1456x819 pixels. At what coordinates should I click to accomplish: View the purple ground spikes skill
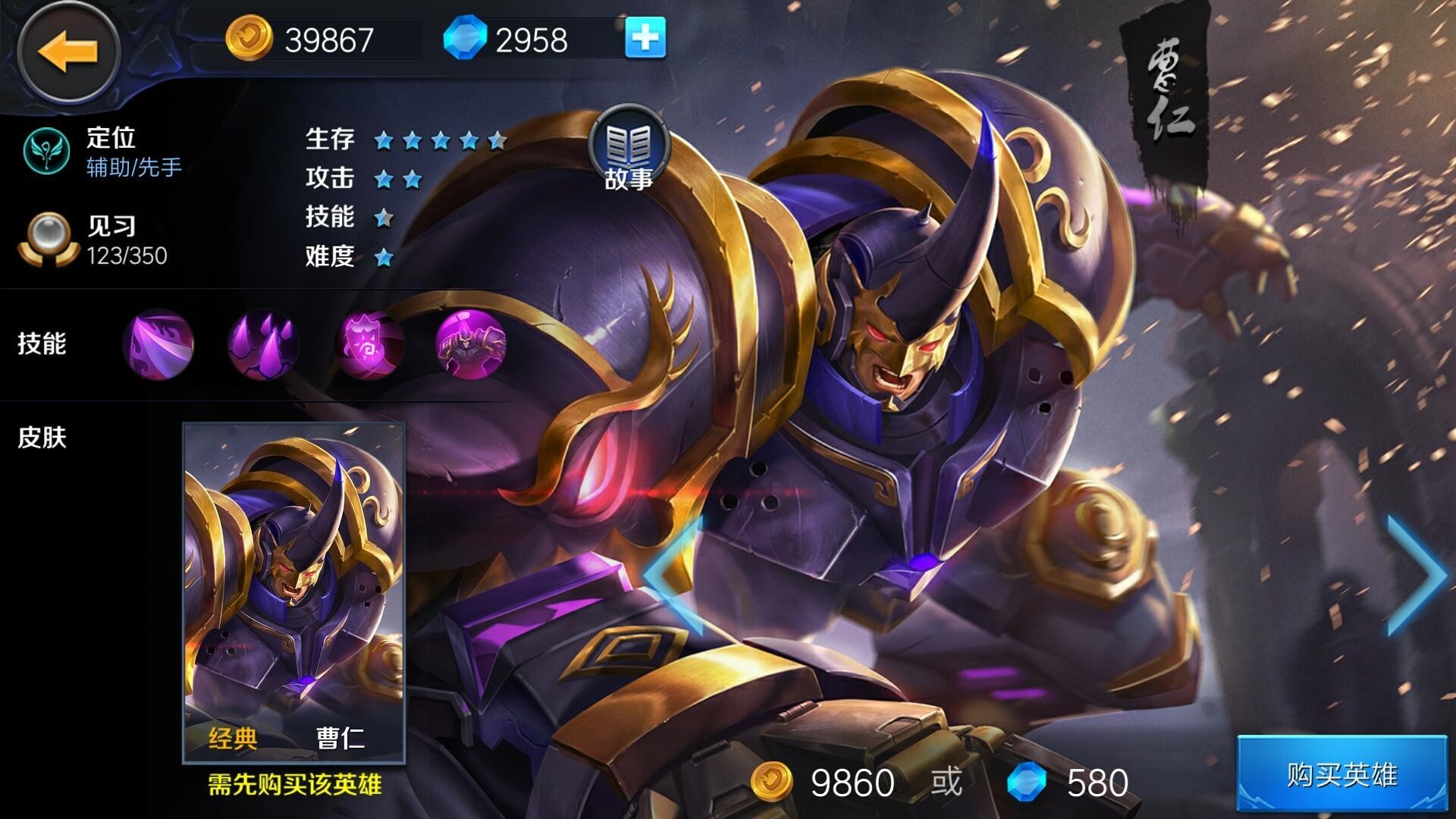263,344
